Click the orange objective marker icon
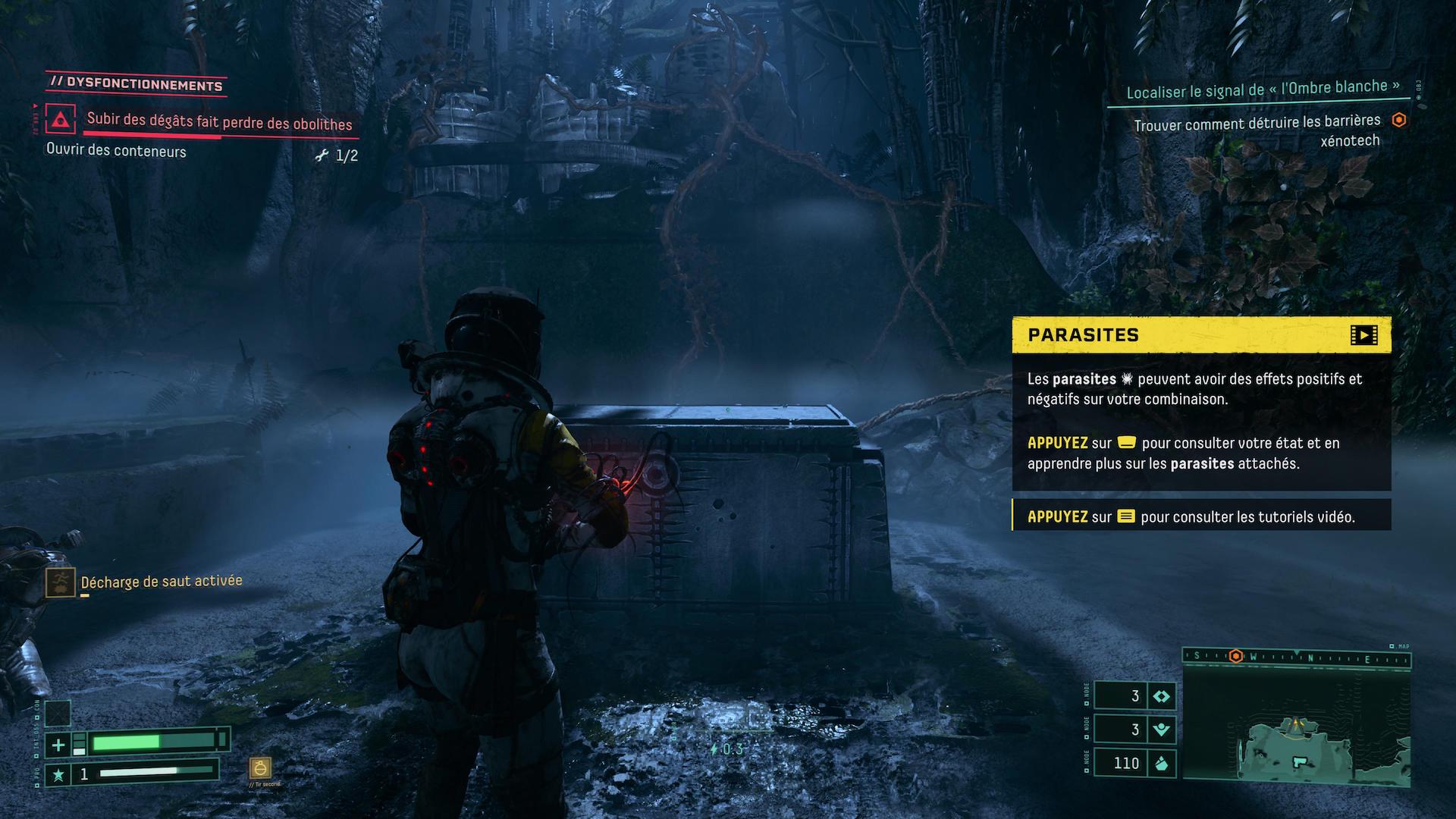1456x819 pixels. (x=1399, y=121)
